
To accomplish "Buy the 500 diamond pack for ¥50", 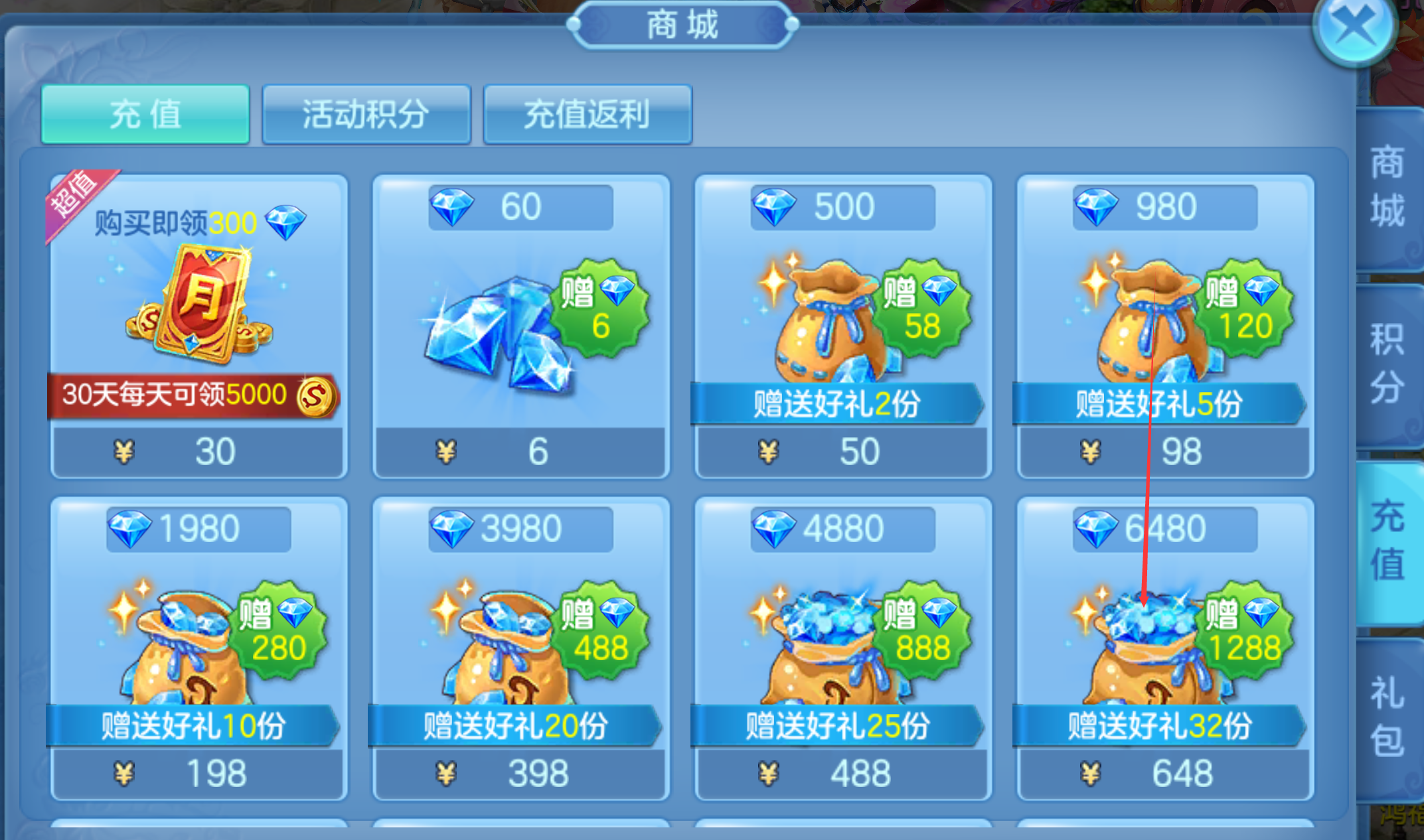I will point(843,326).
